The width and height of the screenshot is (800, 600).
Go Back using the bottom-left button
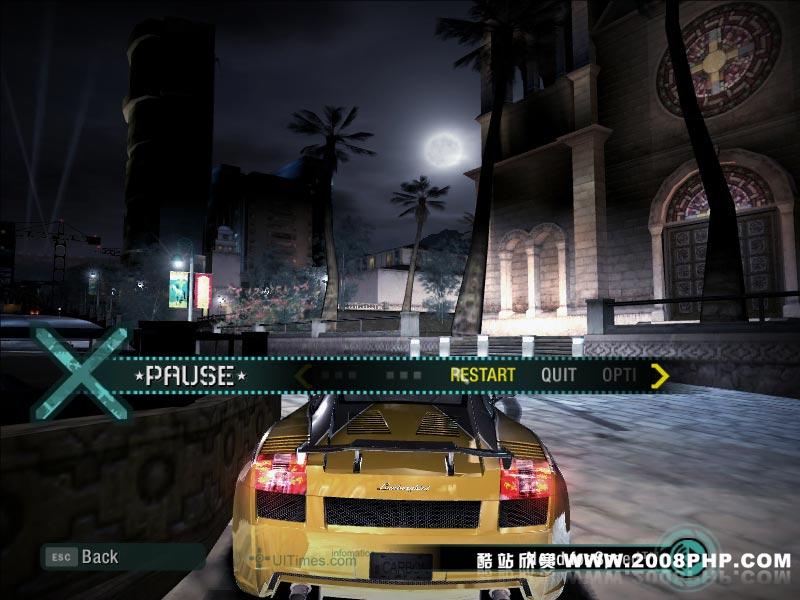(84, 557)
